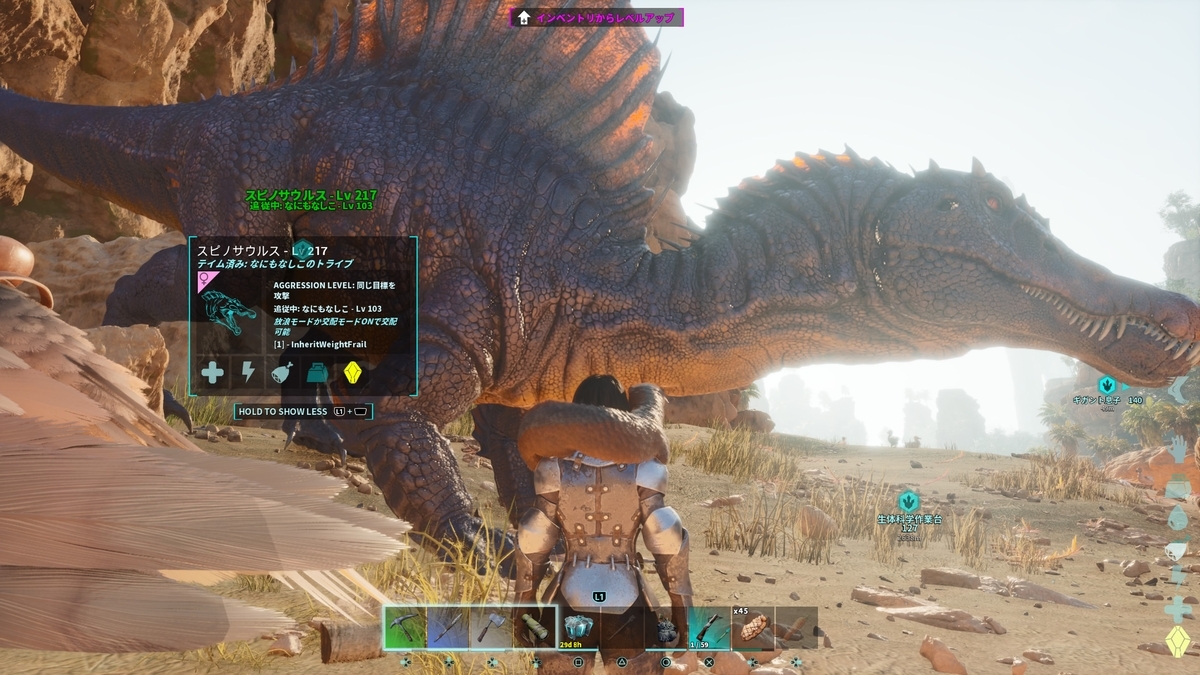Click the yellow crystal icon in dino panel

point(352,373)
